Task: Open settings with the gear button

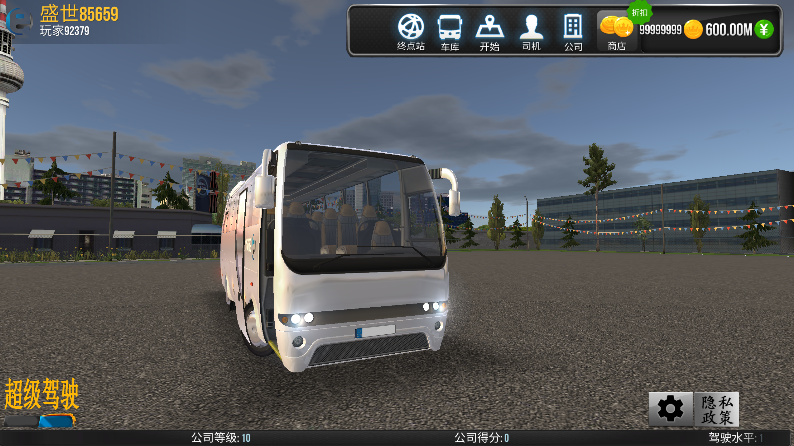Action: (x=669, y=408)
